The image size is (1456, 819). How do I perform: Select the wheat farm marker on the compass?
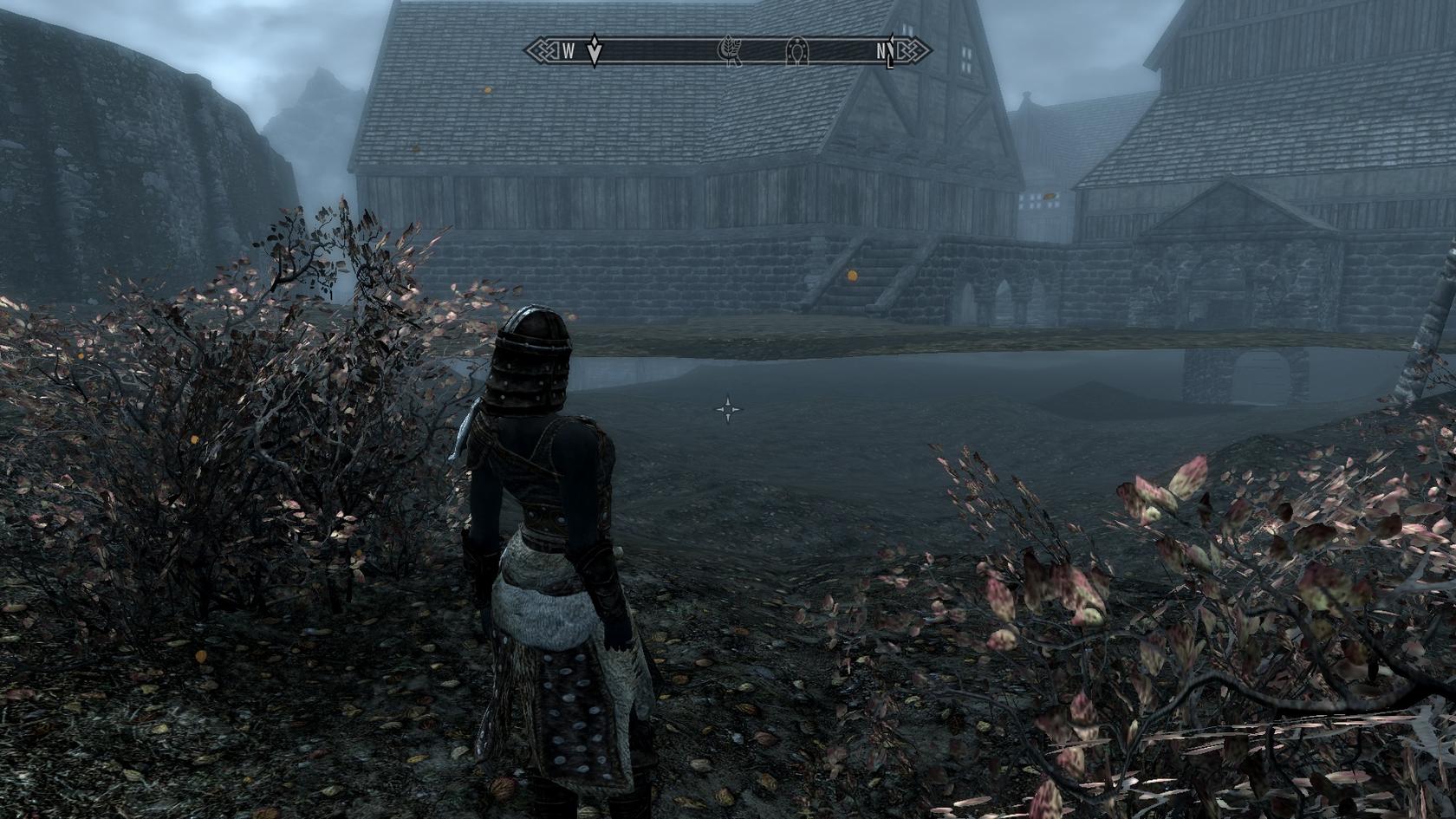click(730, 53)
